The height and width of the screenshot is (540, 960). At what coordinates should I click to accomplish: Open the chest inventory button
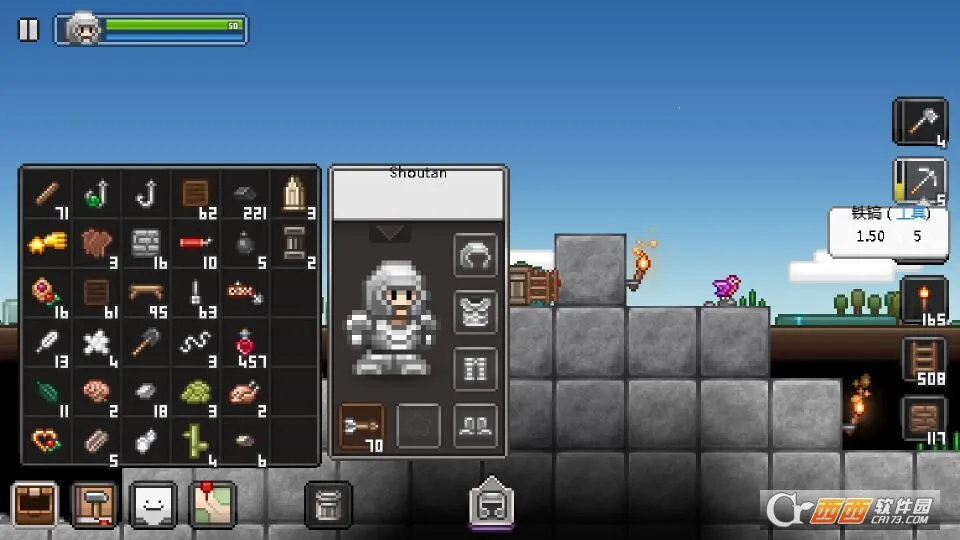tap(36, 505)
